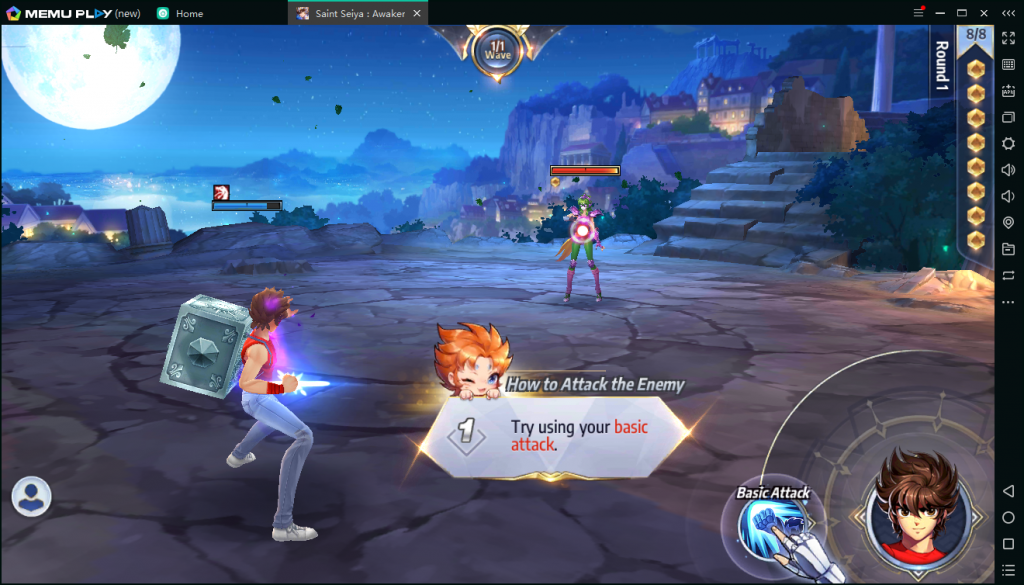Close the MEmu Play window

point(985,13)
